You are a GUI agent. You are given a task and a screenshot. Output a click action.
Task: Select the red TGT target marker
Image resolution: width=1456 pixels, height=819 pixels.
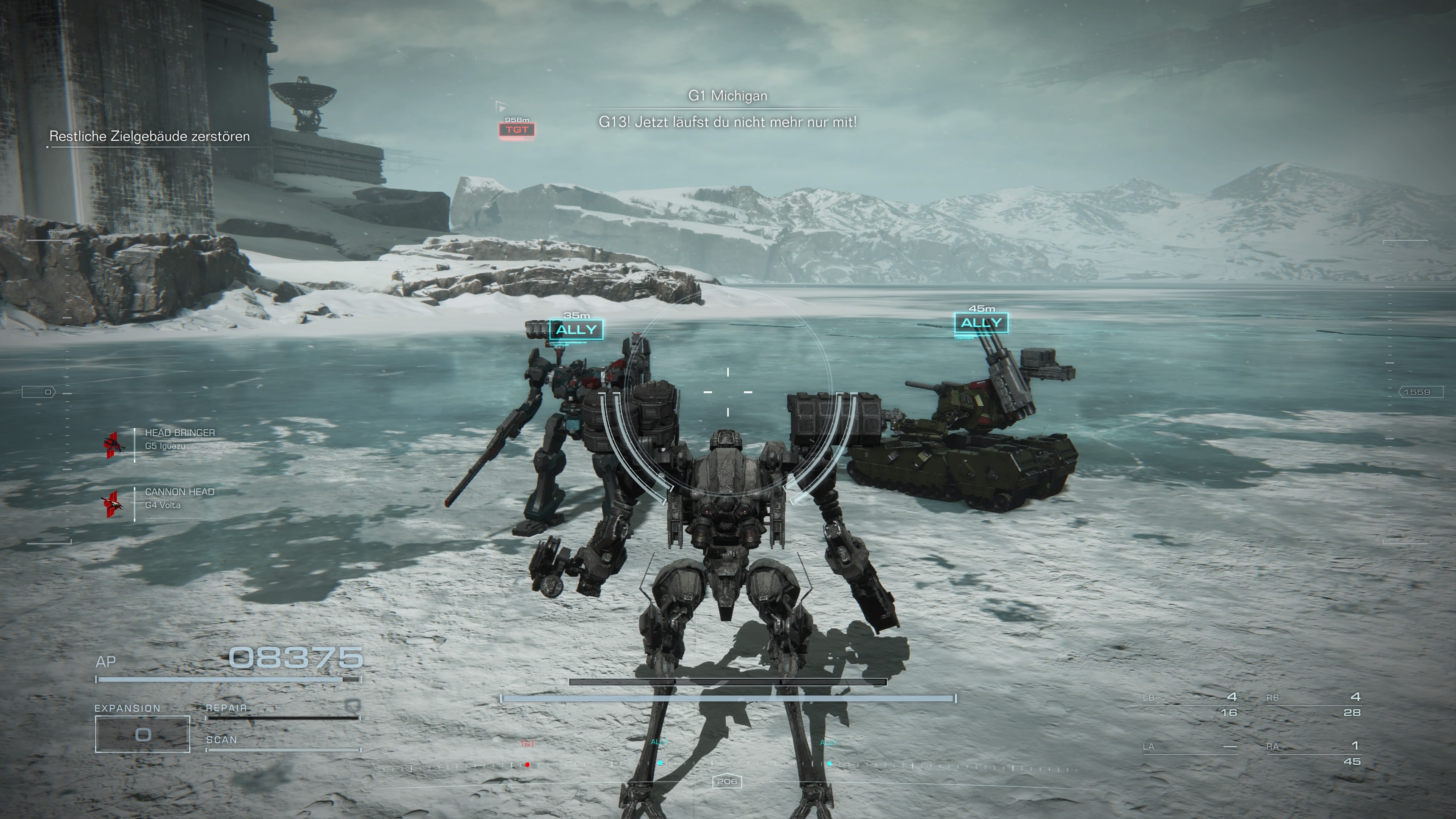pyautogui.click(x=516, y=130)
